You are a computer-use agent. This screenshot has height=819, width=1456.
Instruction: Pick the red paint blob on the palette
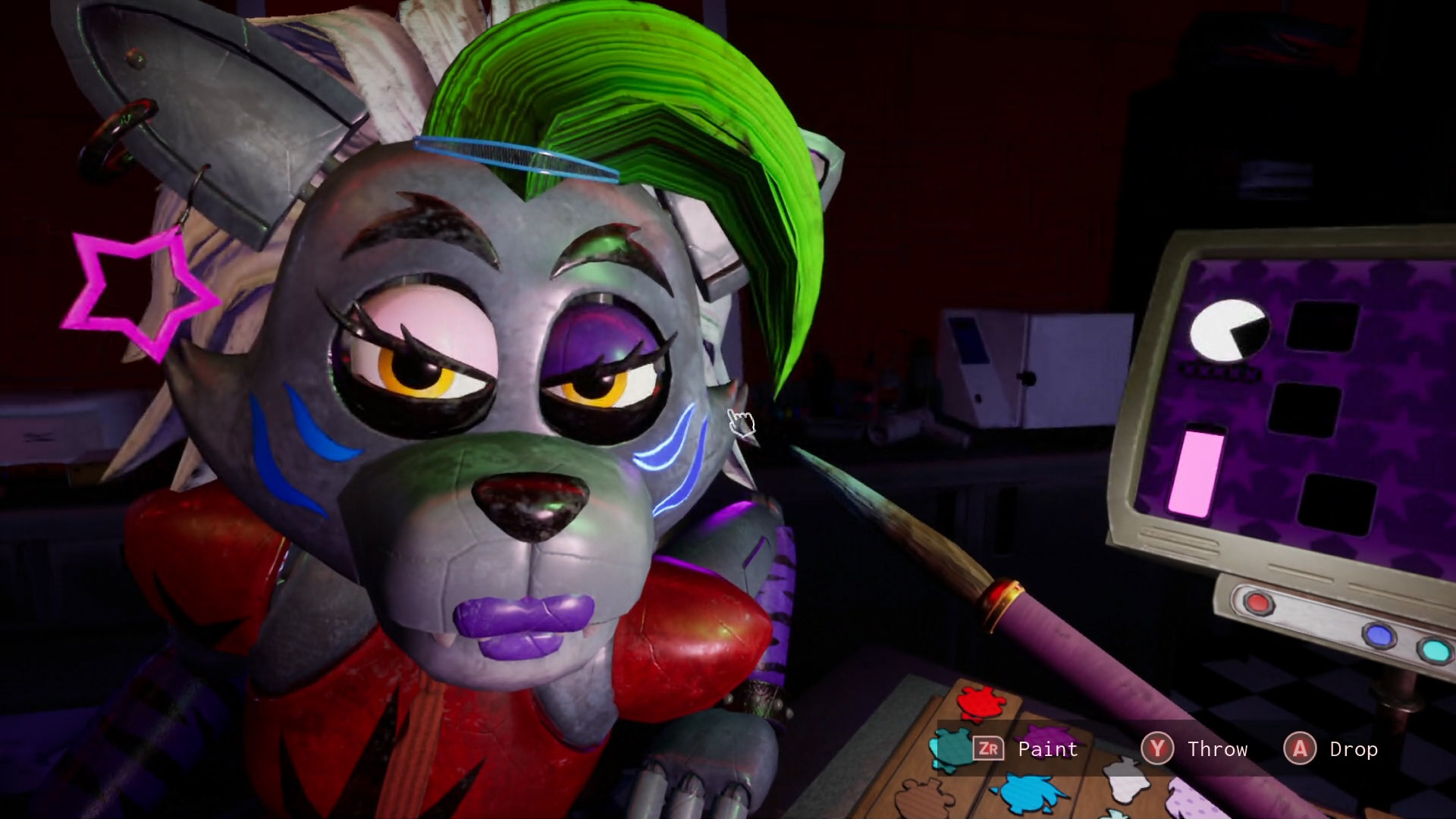(x=980, y=702)
